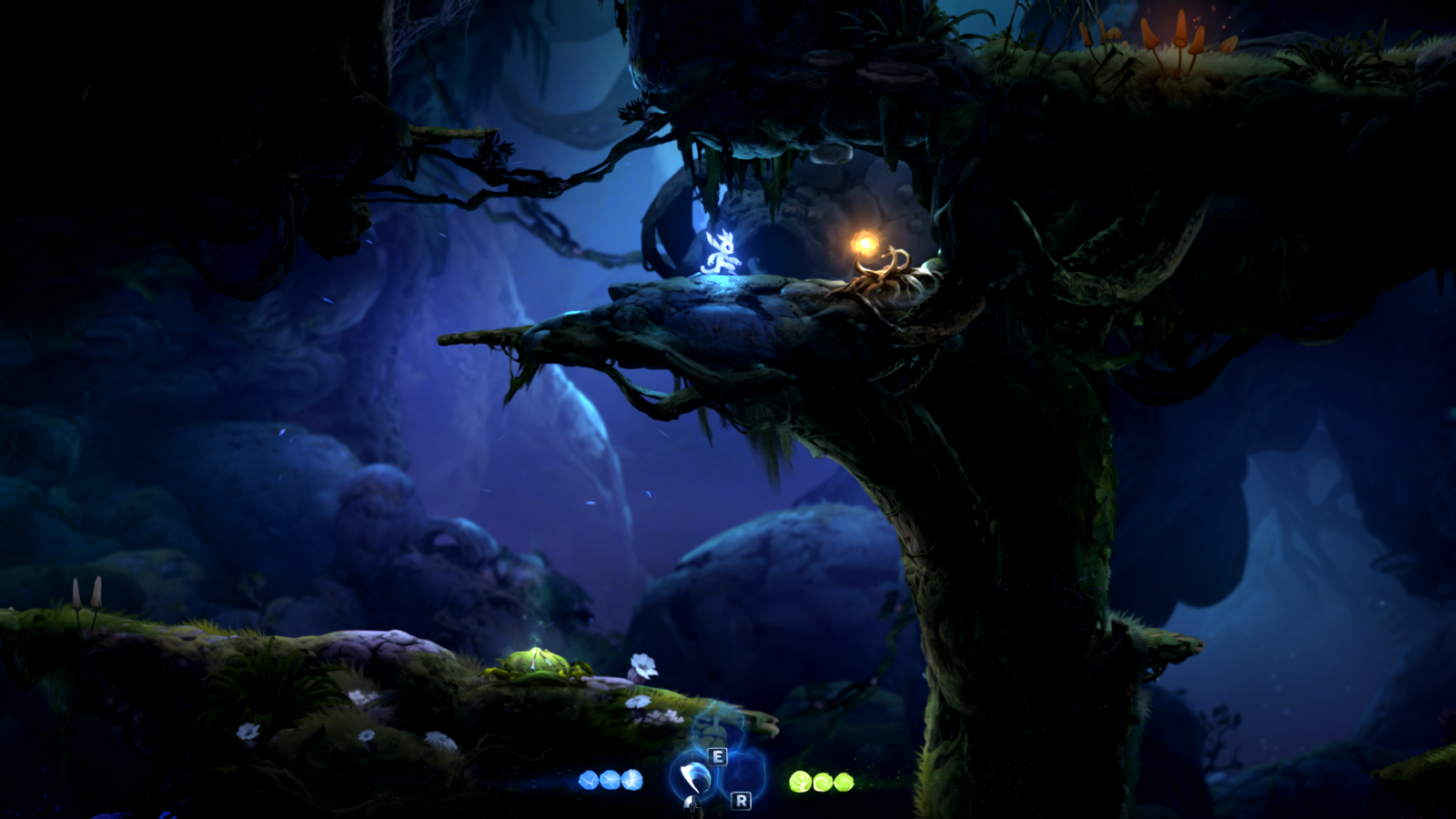The image size is (1456, 819).
Task: Click the rightmost green health orb
Action: click(x=844, y=781)
